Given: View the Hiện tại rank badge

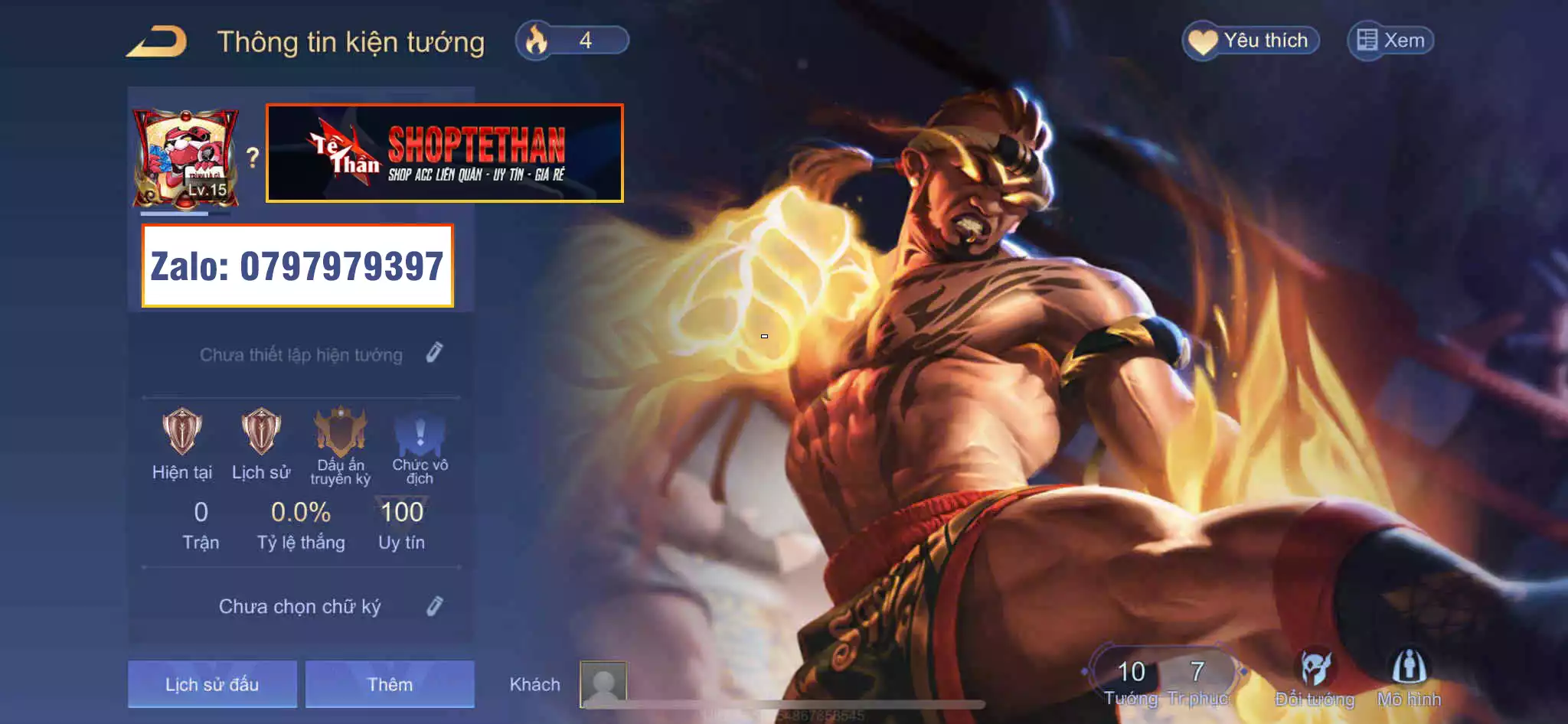Looking at the screenshot, I should [x=182, y=432].
